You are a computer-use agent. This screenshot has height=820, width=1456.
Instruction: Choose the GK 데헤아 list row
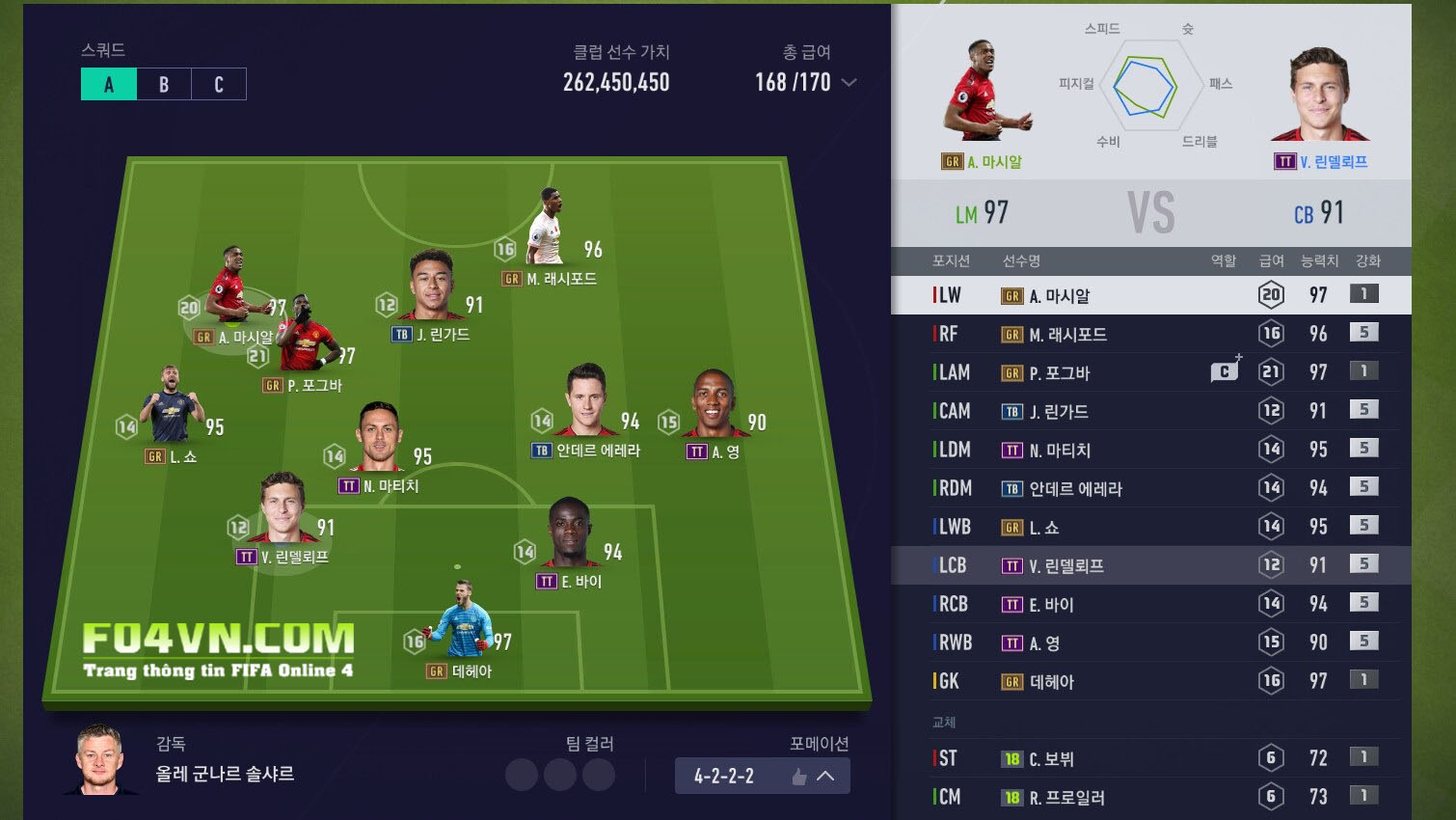pyautogui.click(x=1150, y=681)
